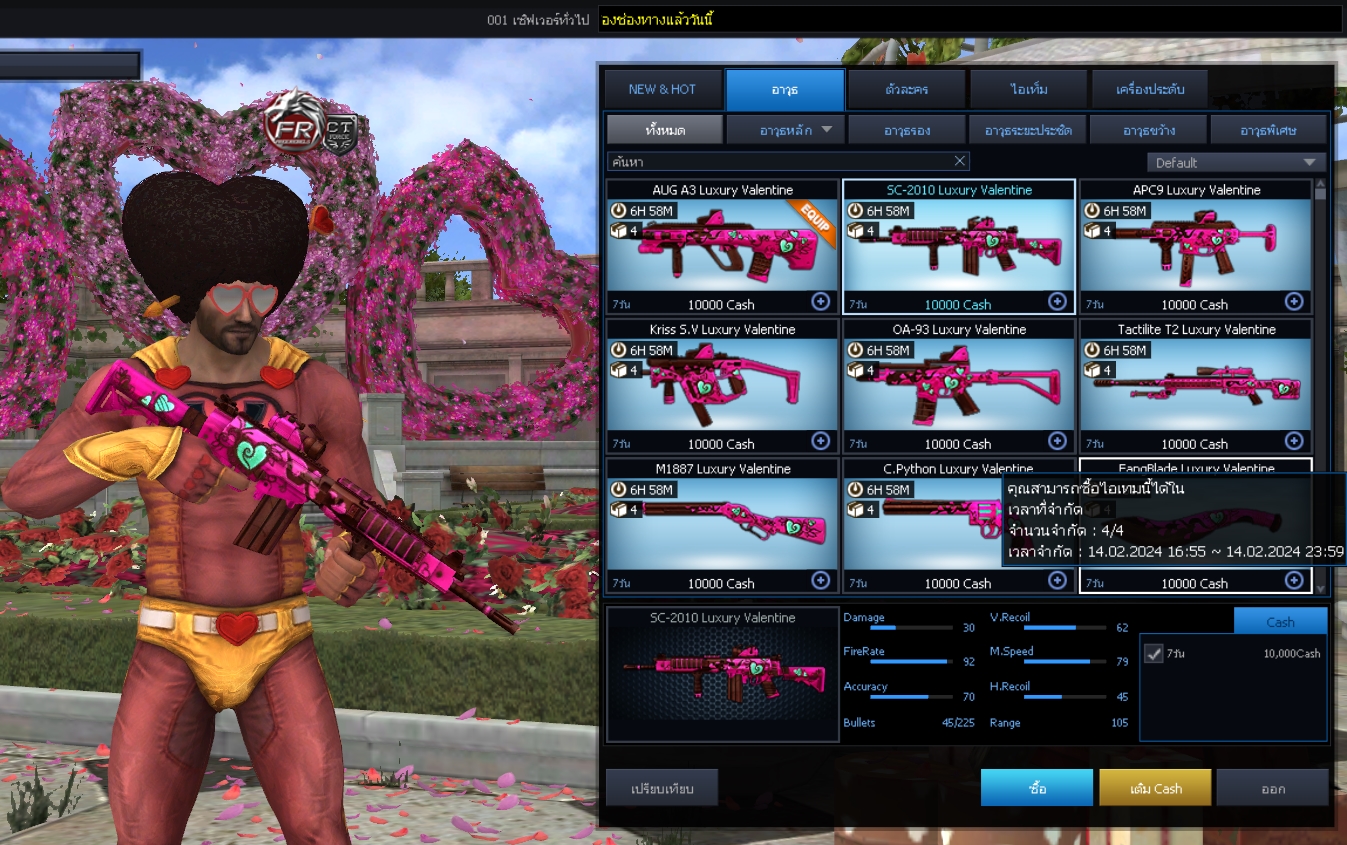The width and height of the screenshot is (1347, 845).
Task: Click the plus icon on Kriss S.V Luxury Valentine
Action: (820, 440)
